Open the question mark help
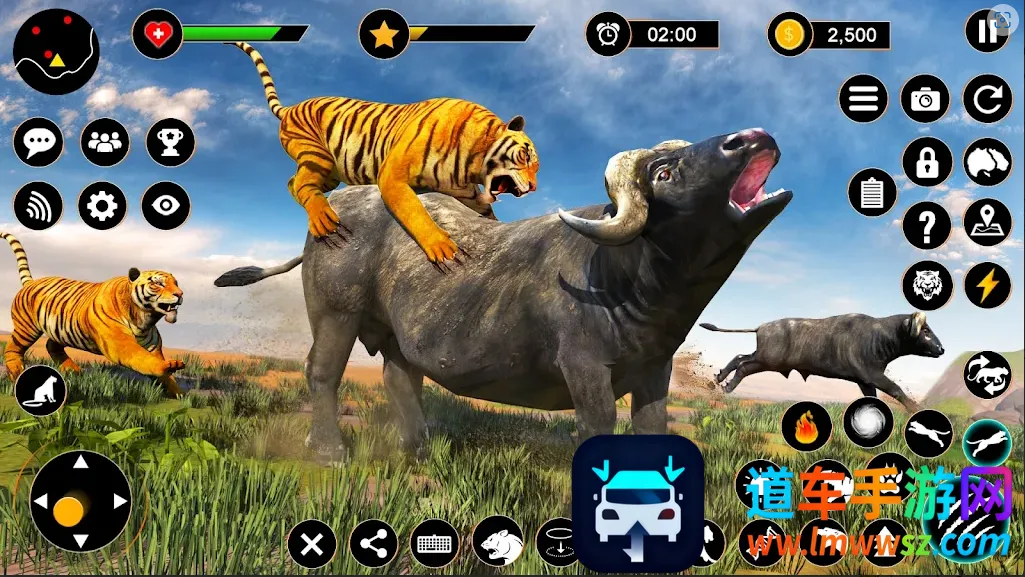The height and width of the screenshot is (577, 1025). 926,224
